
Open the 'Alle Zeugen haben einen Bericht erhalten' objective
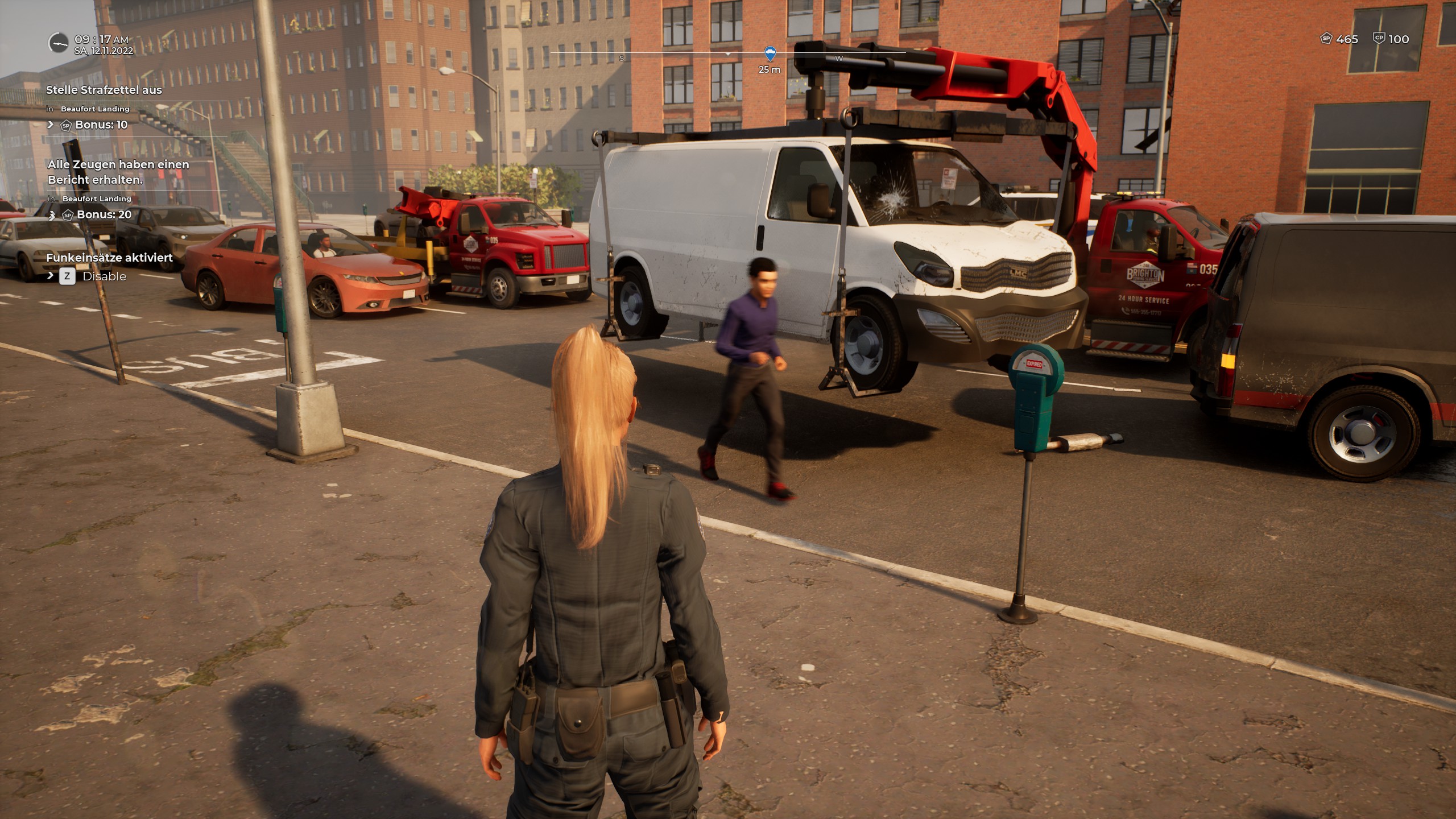118,172
